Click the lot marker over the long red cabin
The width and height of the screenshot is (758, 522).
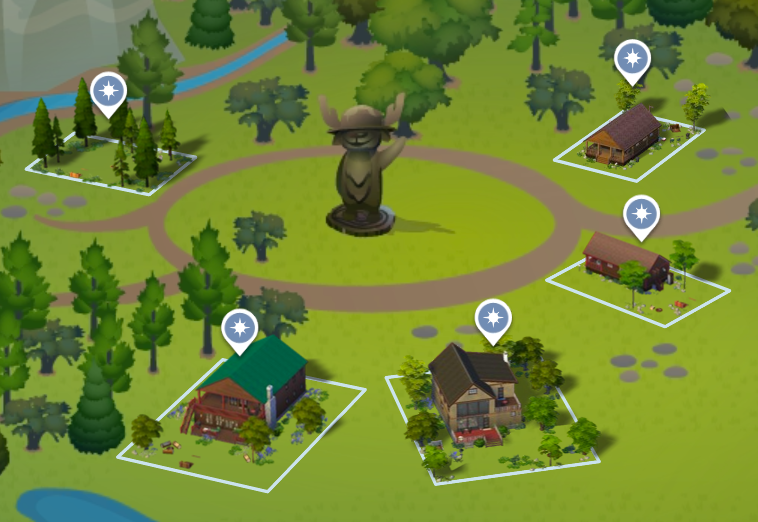tap(641, 214)
